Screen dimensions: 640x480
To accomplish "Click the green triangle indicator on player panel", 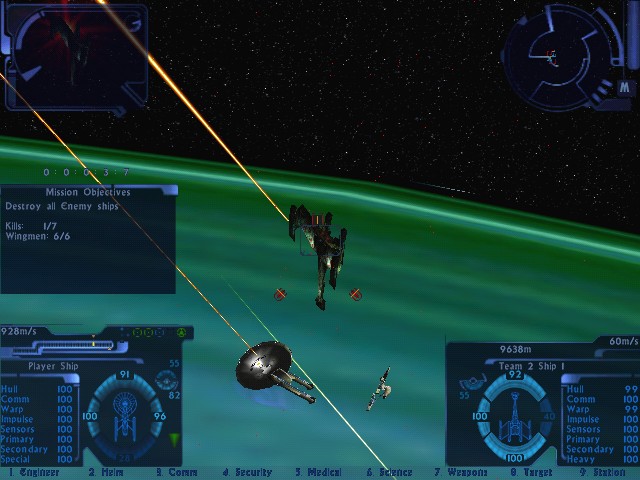I will coord(176,439).
